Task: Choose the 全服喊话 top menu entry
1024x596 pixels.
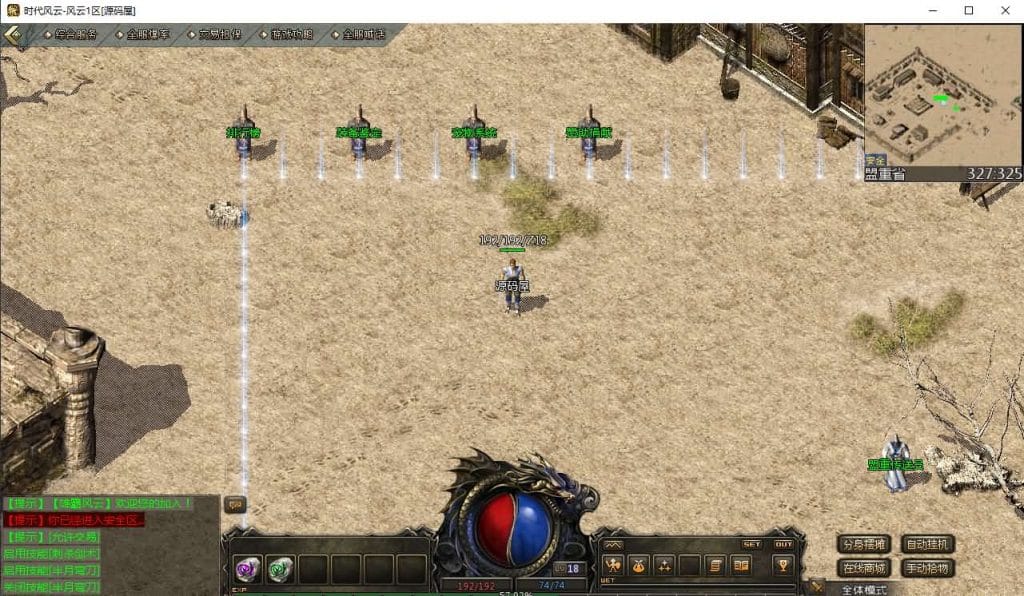Action: click(x=363, y=34)
